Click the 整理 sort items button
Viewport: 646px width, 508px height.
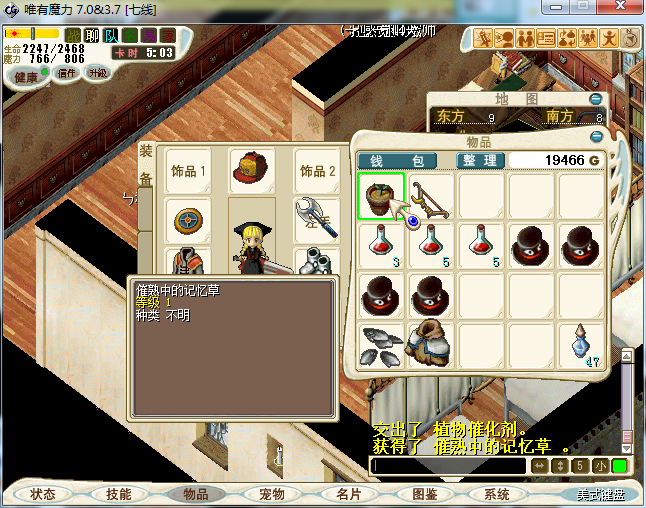pyautogui.click(x=479, y=160)
